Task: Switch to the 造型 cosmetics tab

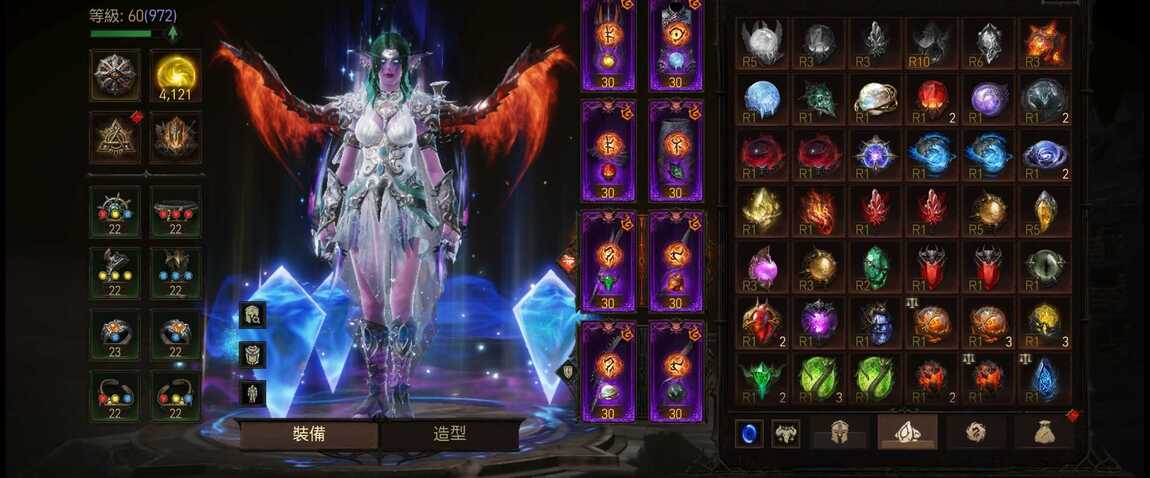Action: click(450, 435)
